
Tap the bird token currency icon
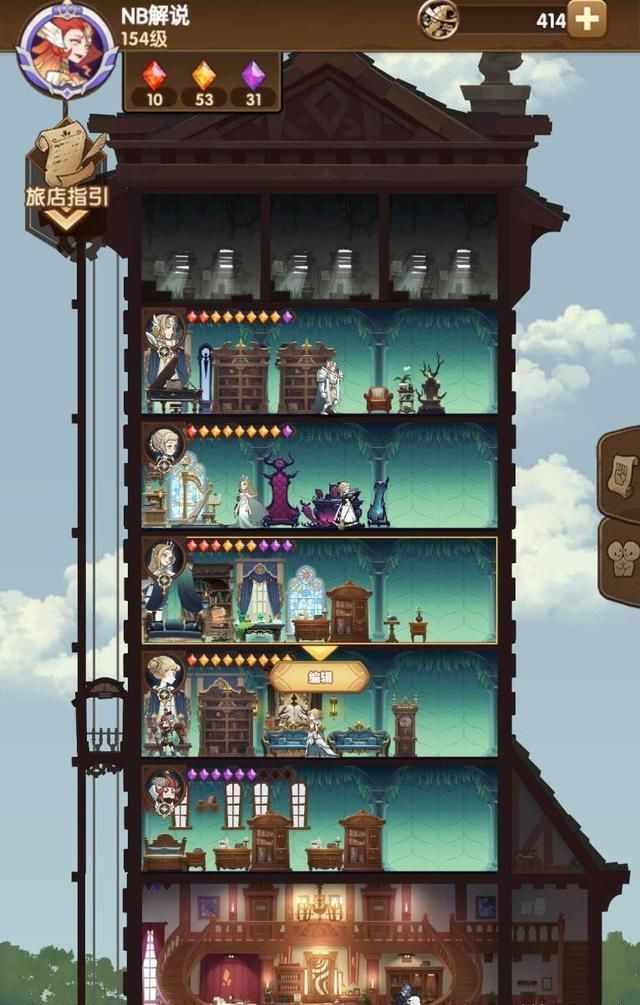(x=439, y=19)
